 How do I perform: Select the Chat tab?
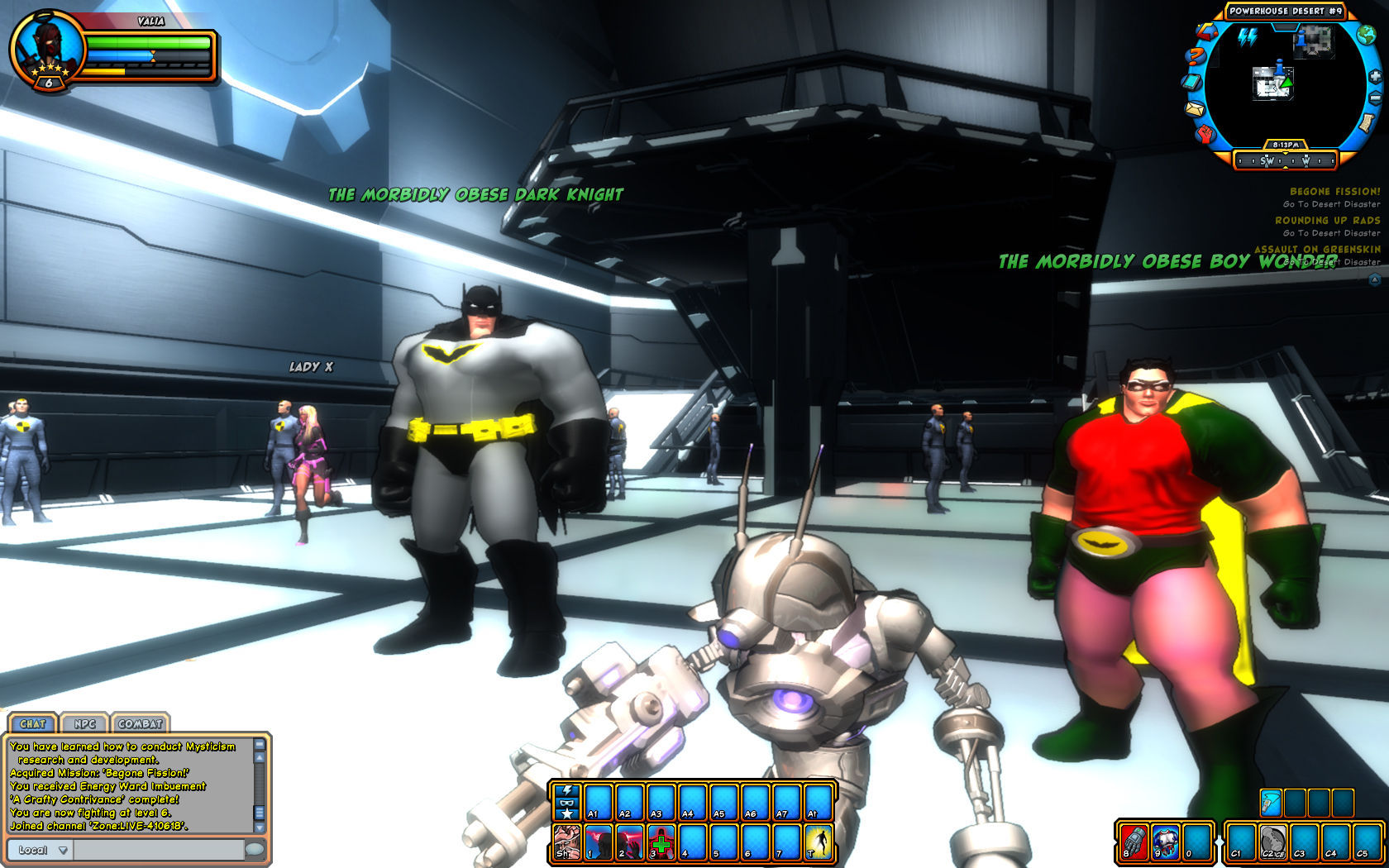coord(33,723)
